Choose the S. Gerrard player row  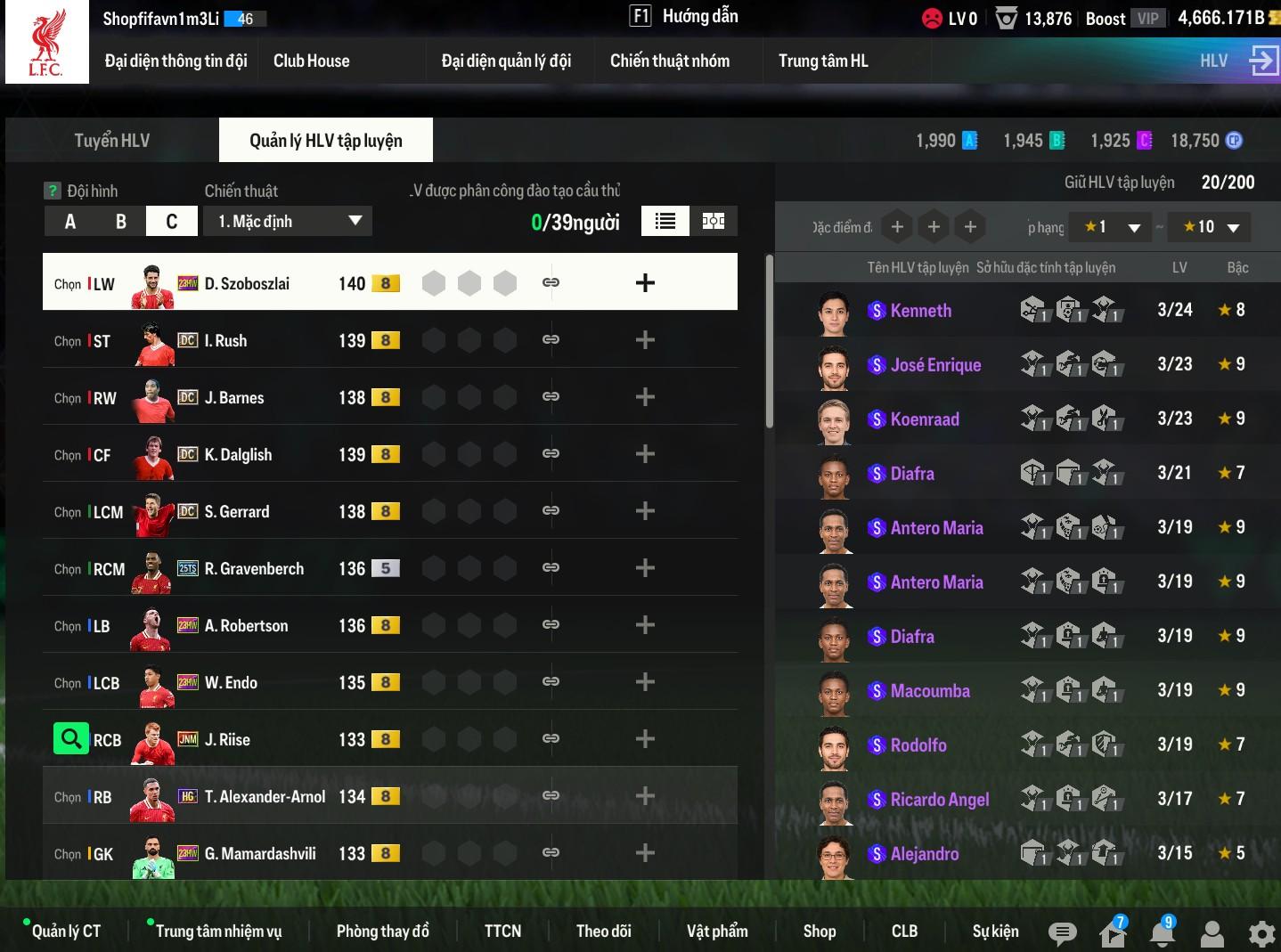(237, 511)
